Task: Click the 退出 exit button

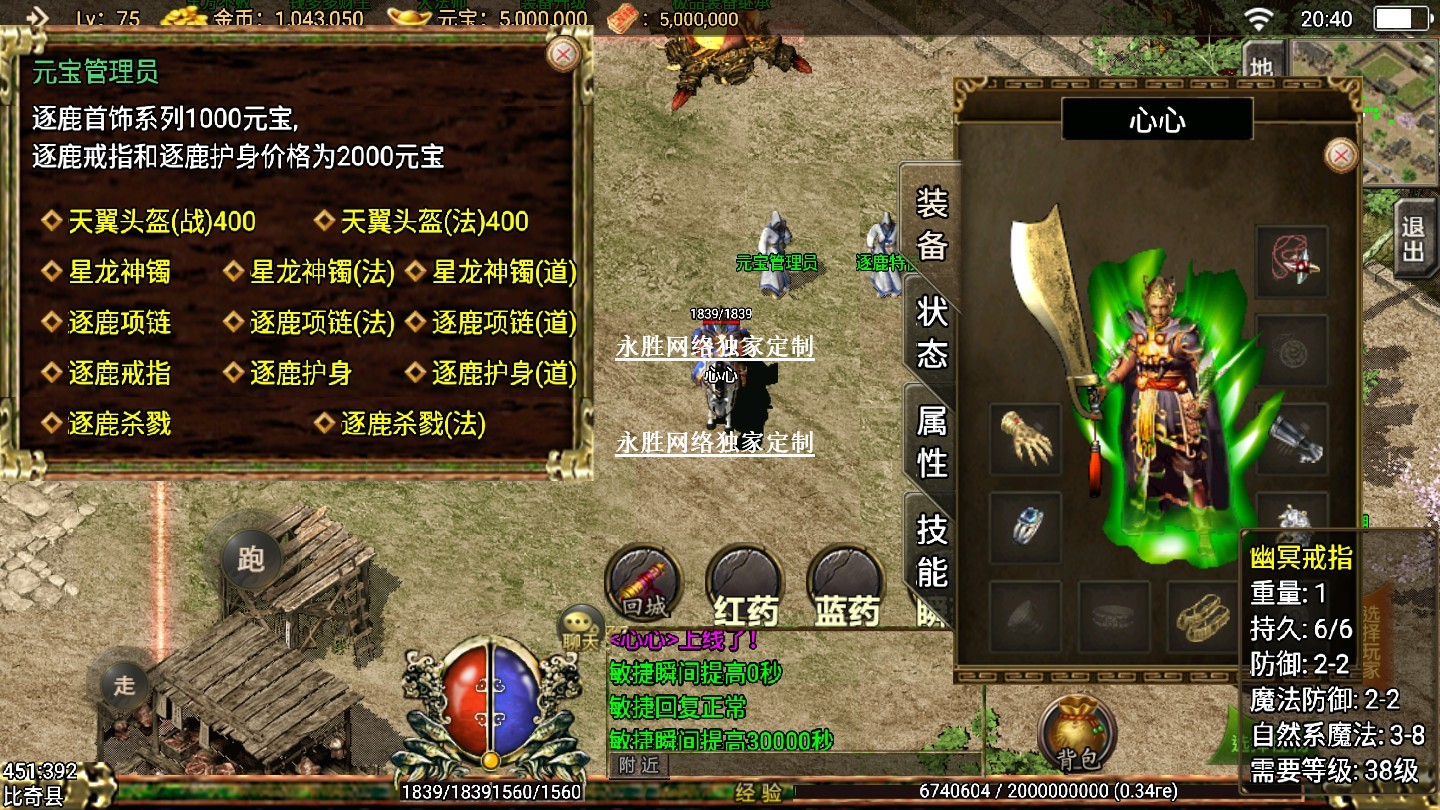Action: (1412, 238)
